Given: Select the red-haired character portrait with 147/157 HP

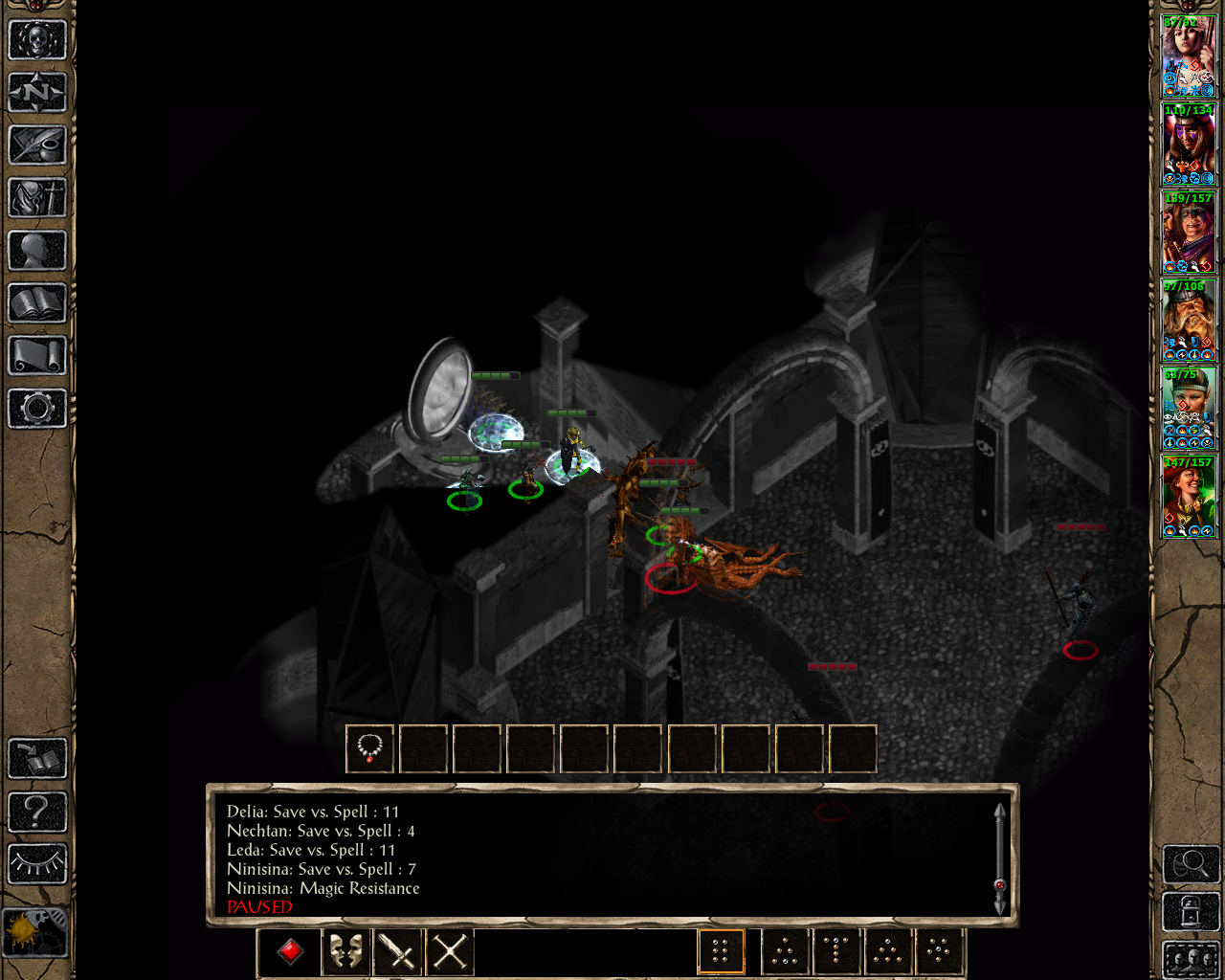Looking at the screenshot, I should (x=1189, y=497).
